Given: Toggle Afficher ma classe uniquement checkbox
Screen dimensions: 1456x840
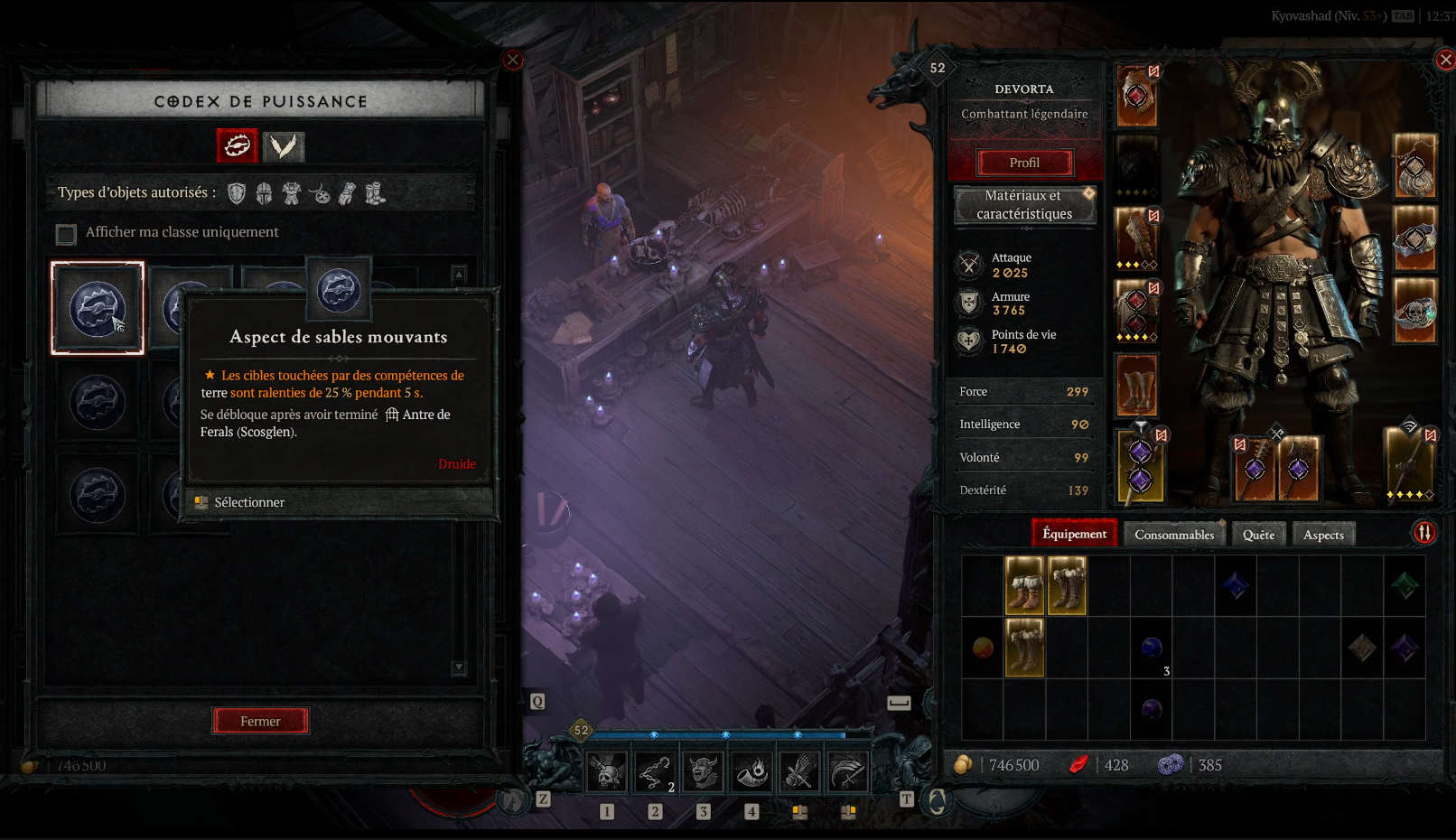Looking at the screenshot, I should point(66,235).
